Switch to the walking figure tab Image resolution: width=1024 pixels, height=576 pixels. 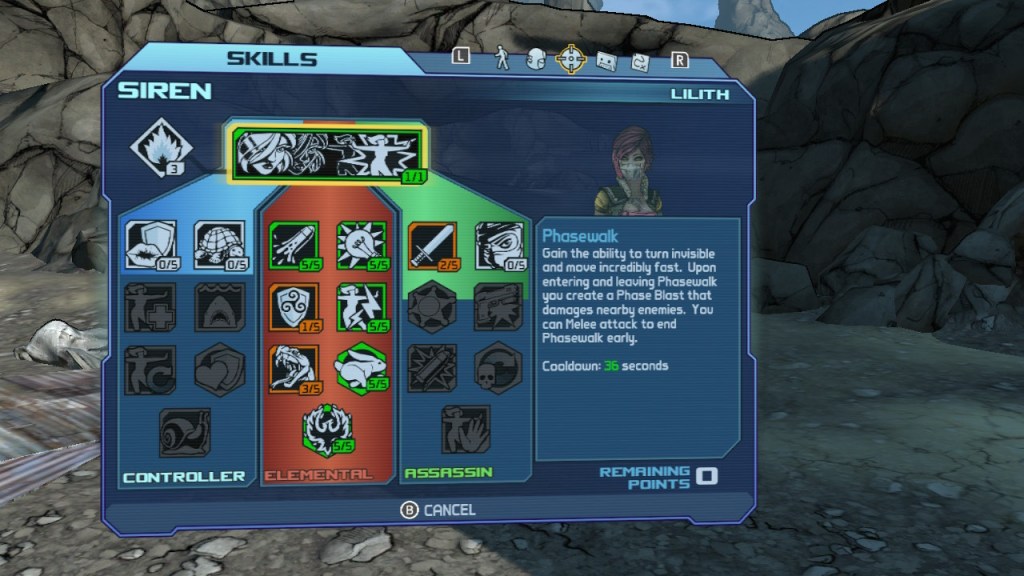[503, 59]
